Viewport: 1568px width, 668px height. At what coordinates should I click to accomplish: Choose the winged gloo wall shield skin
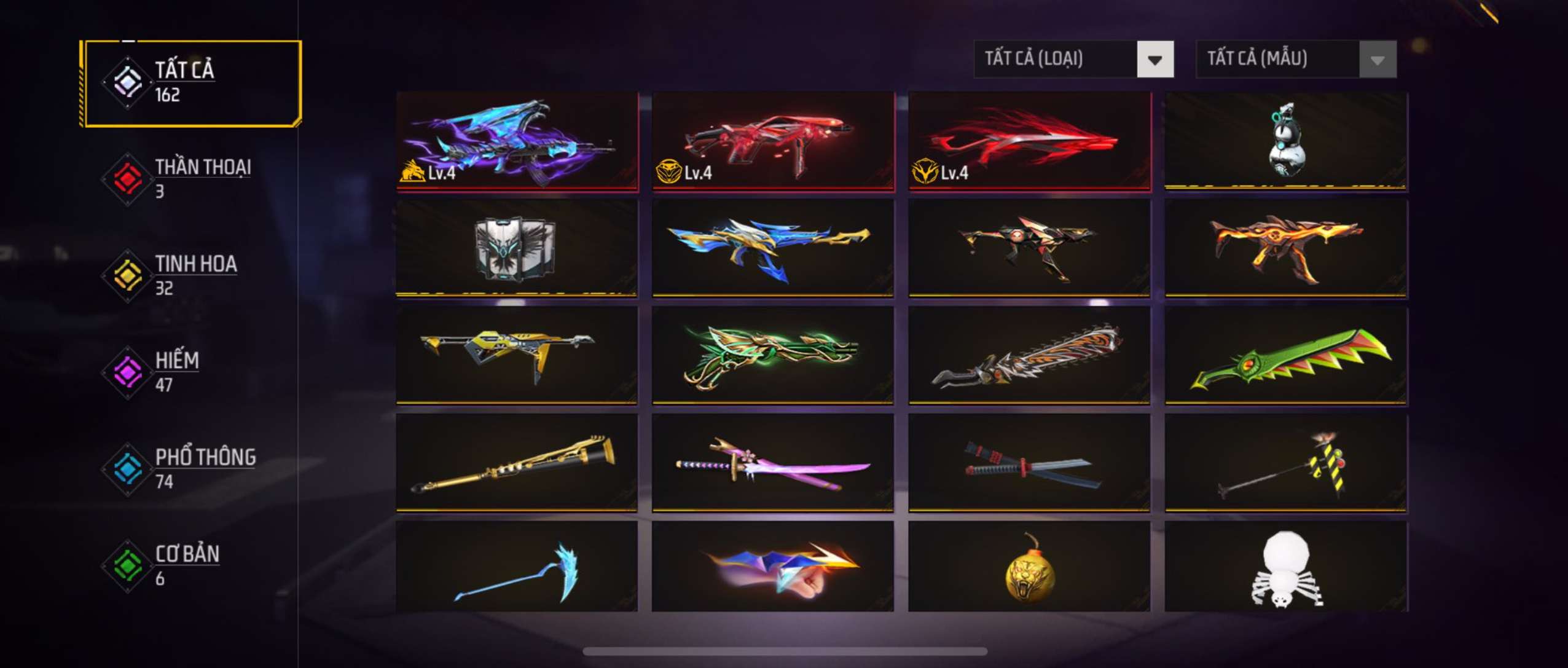517,248
